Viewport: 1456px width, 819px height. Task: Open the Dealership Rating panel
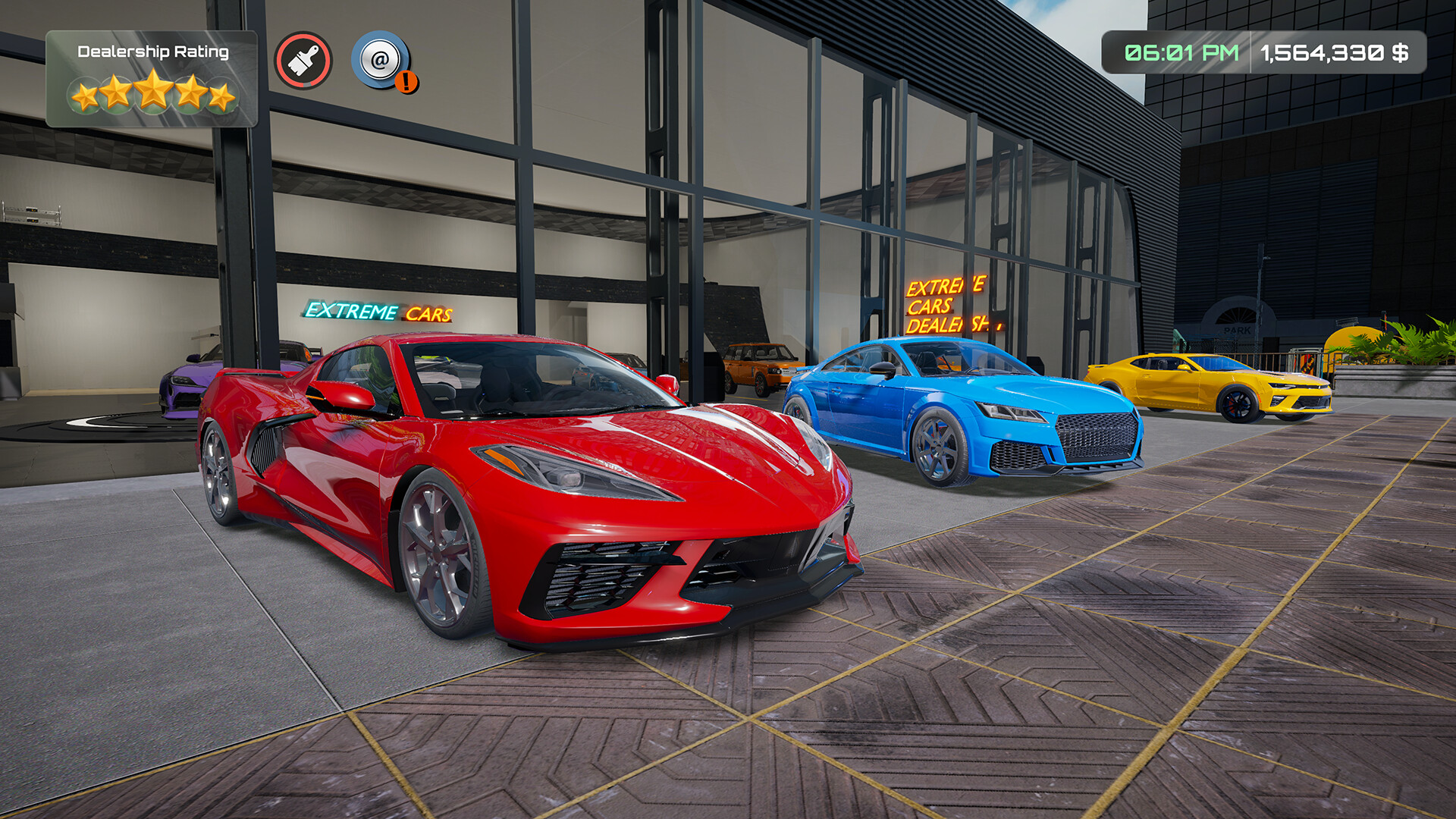(152, 79)
